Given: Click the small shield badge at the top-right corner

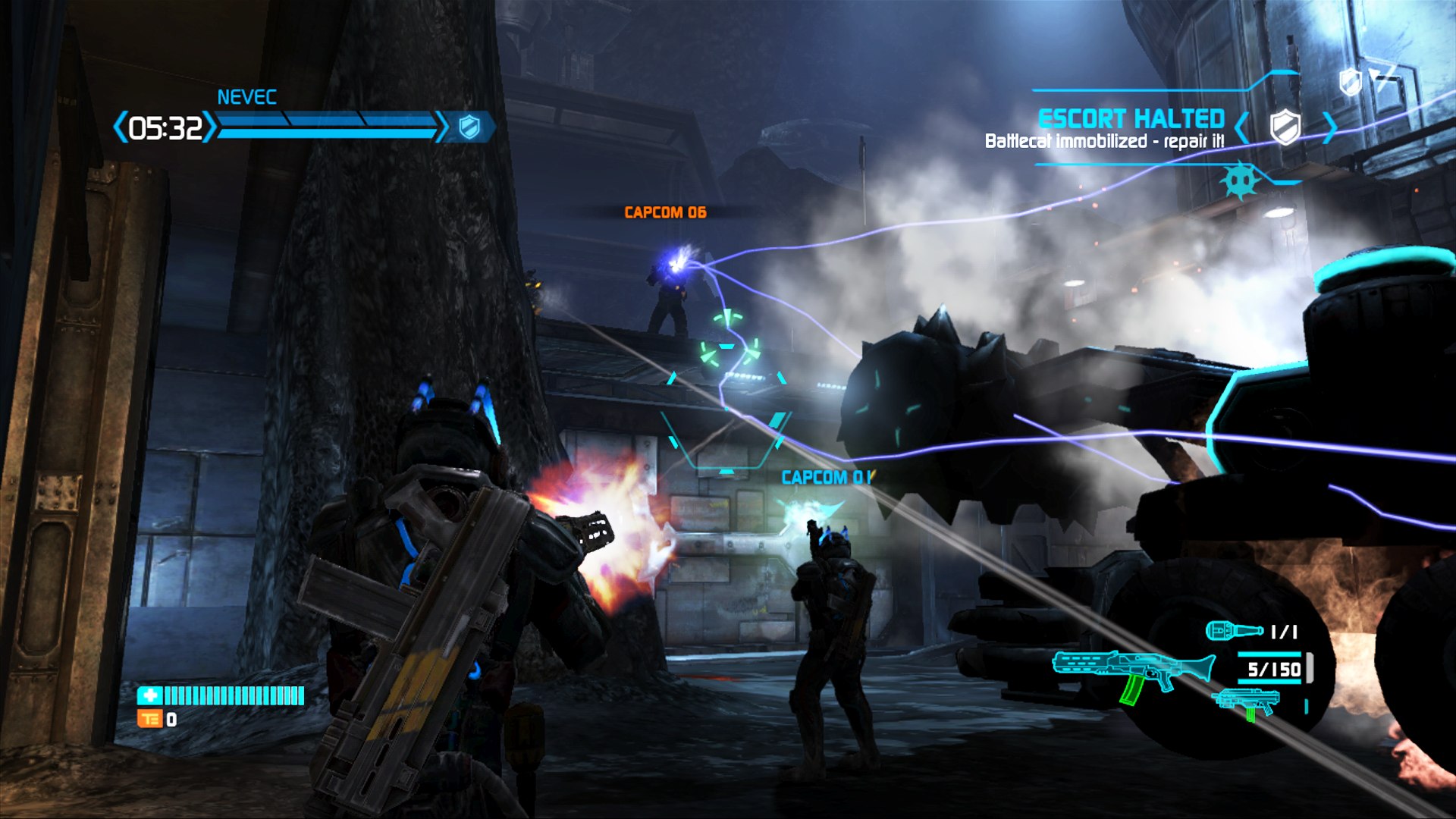Looking at the screenshot, I should [1350, 82].
